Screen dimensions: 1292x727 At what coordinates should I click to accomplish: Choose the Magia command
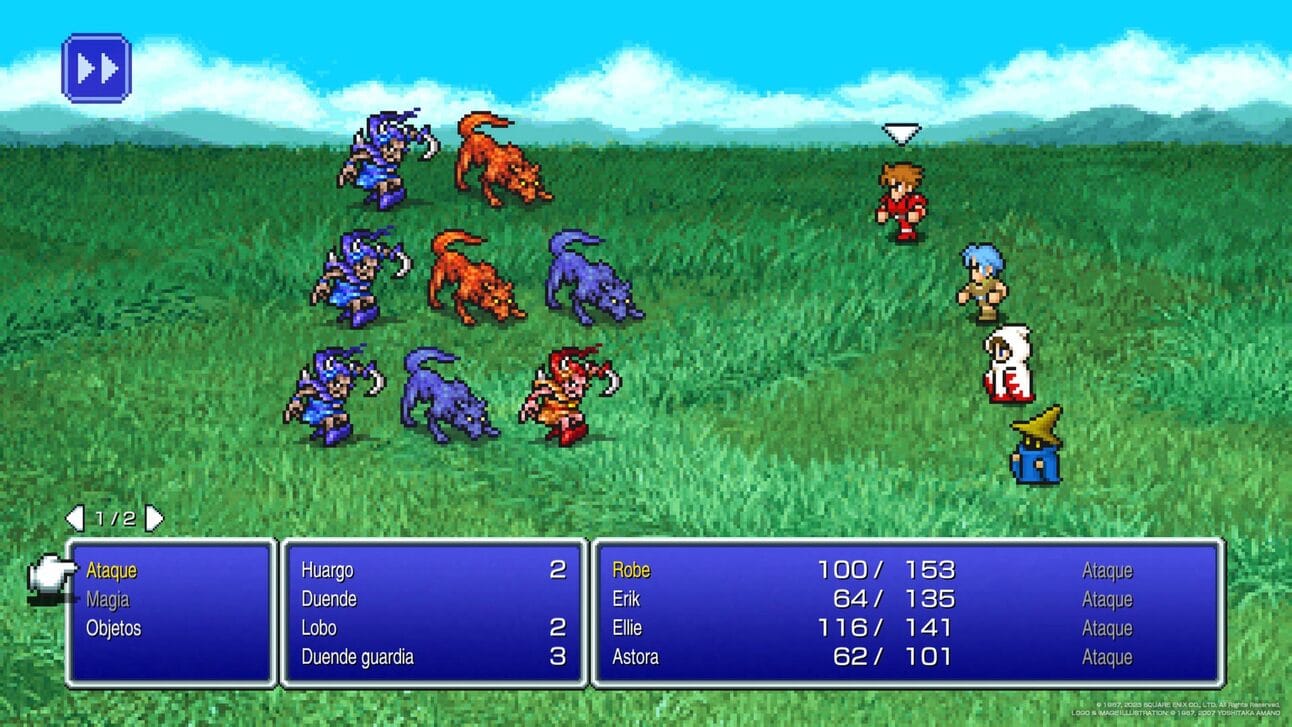pyautogui.click(x=107, y=599)
